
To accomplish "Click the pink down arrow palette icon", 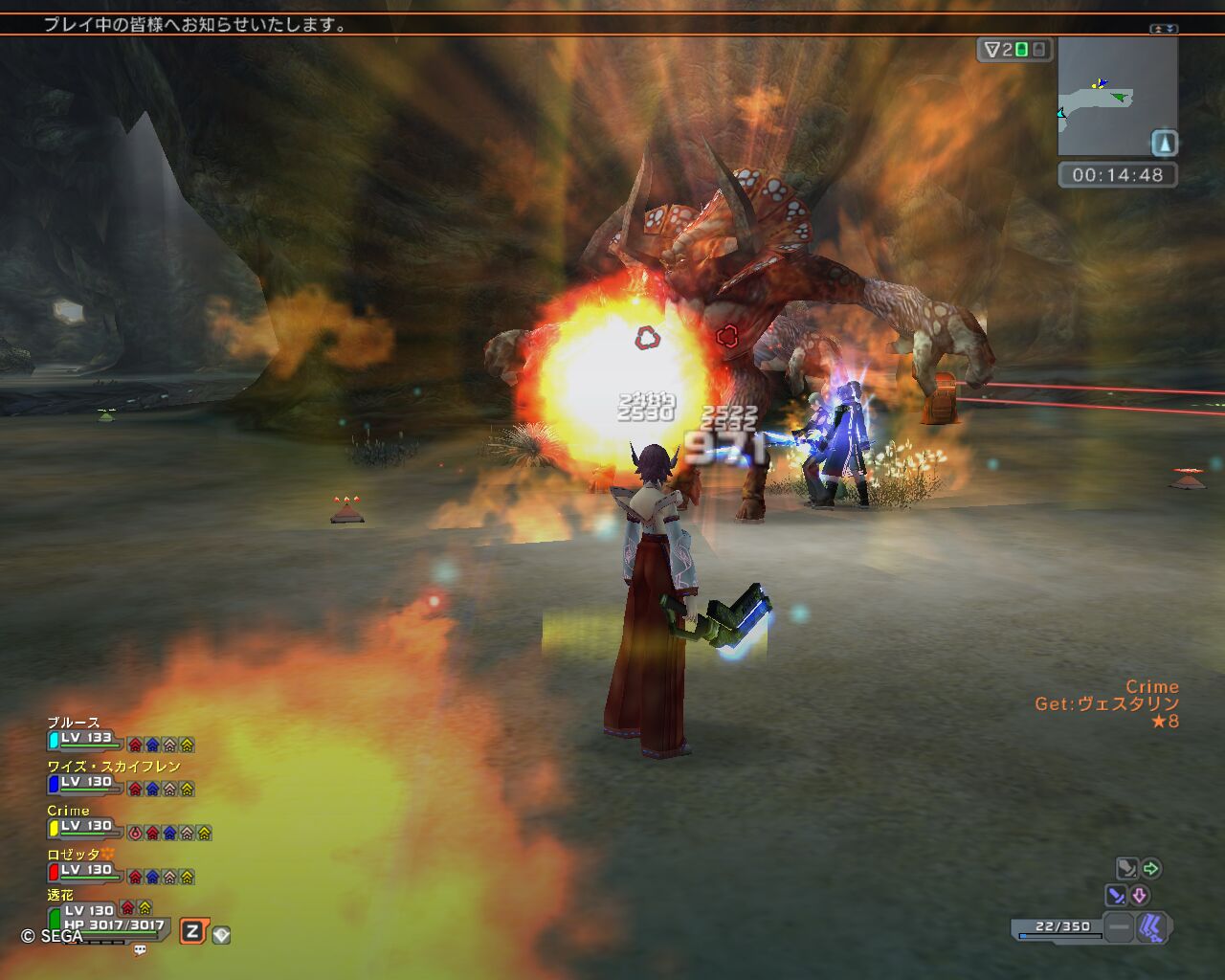I will (1140, 896).
